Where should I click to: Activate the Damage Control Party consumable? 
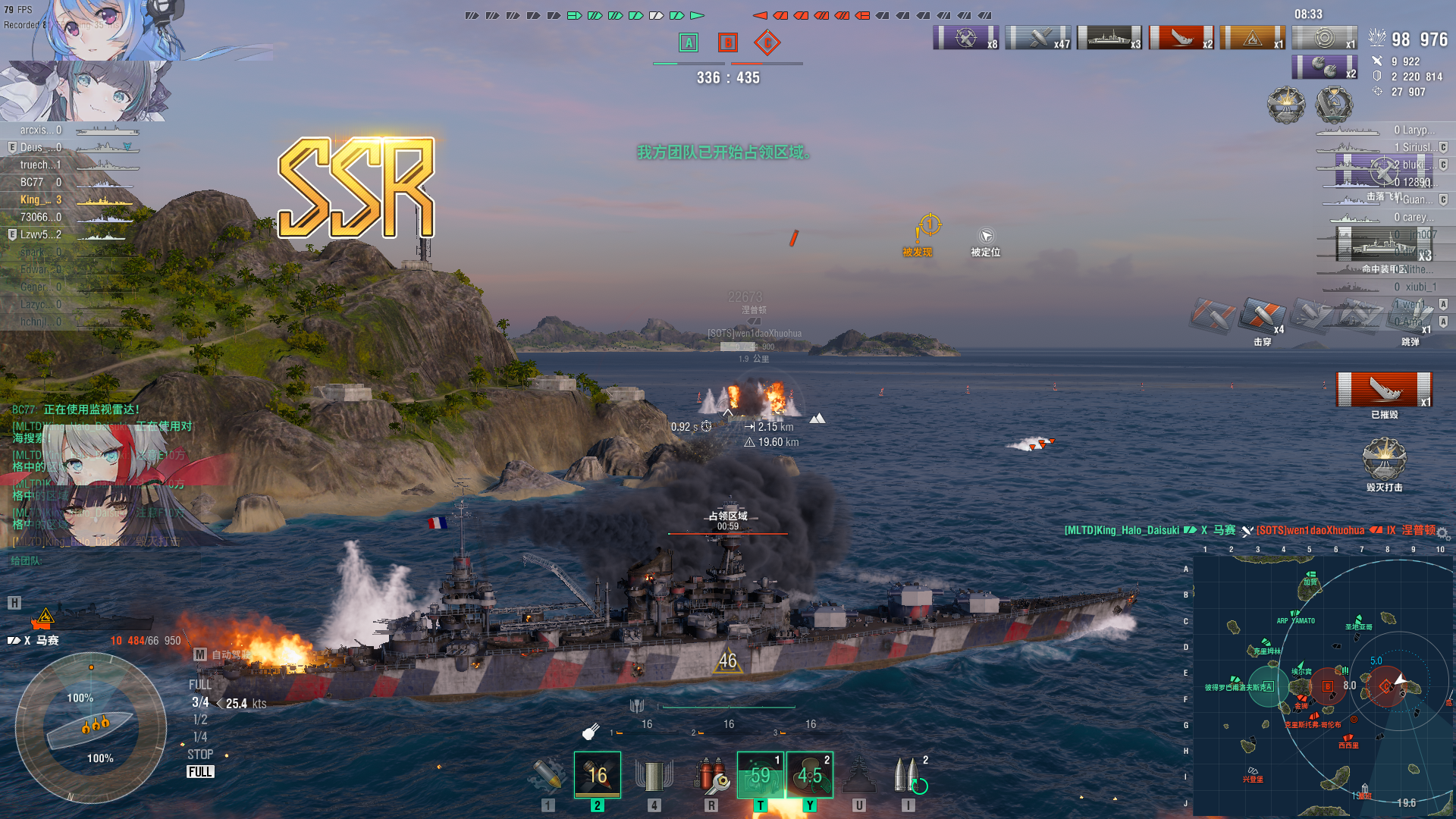(711, 775)
